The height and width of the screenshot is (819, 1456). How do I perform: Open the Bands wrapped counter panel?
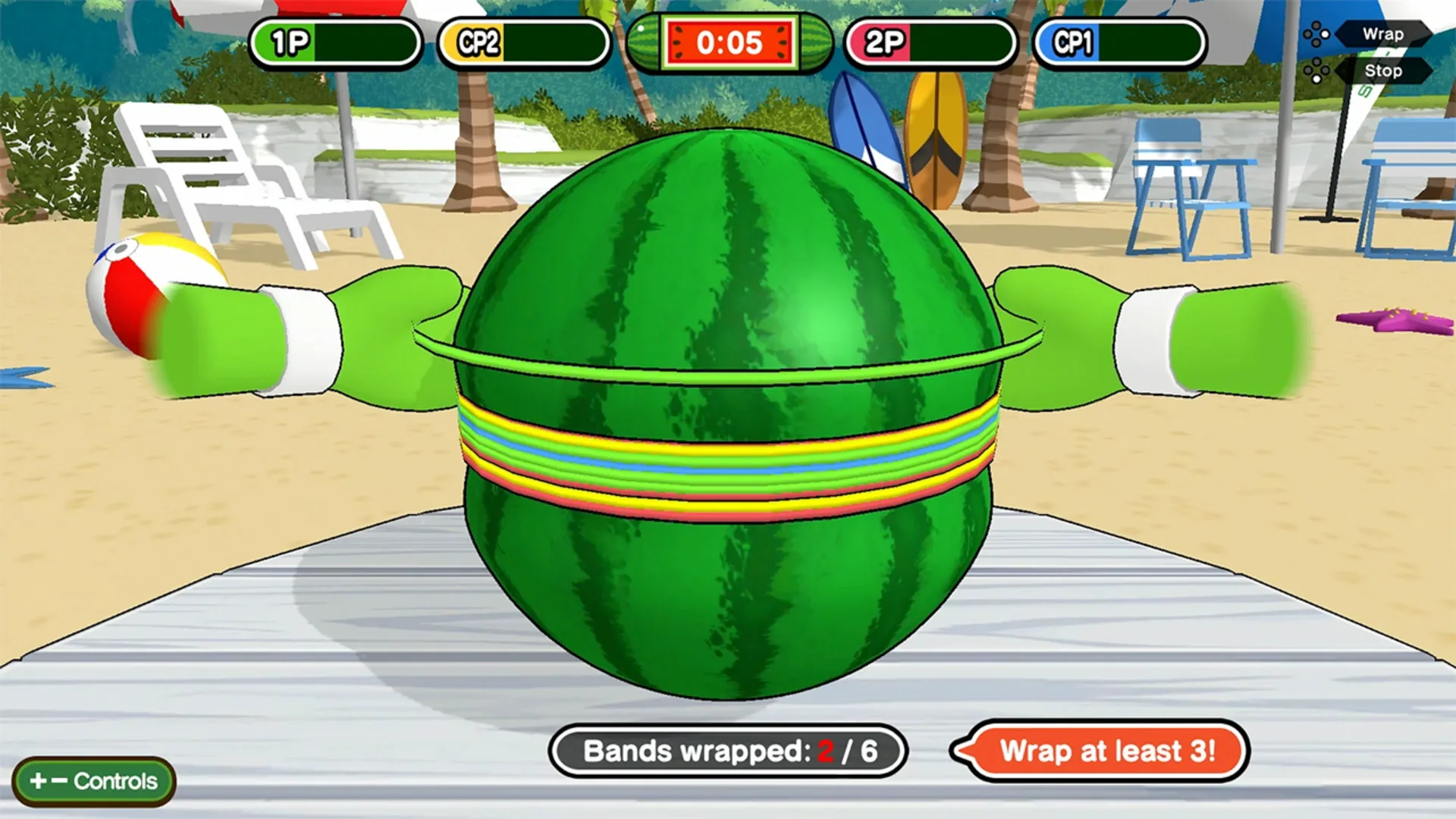[x=726, y=753]
